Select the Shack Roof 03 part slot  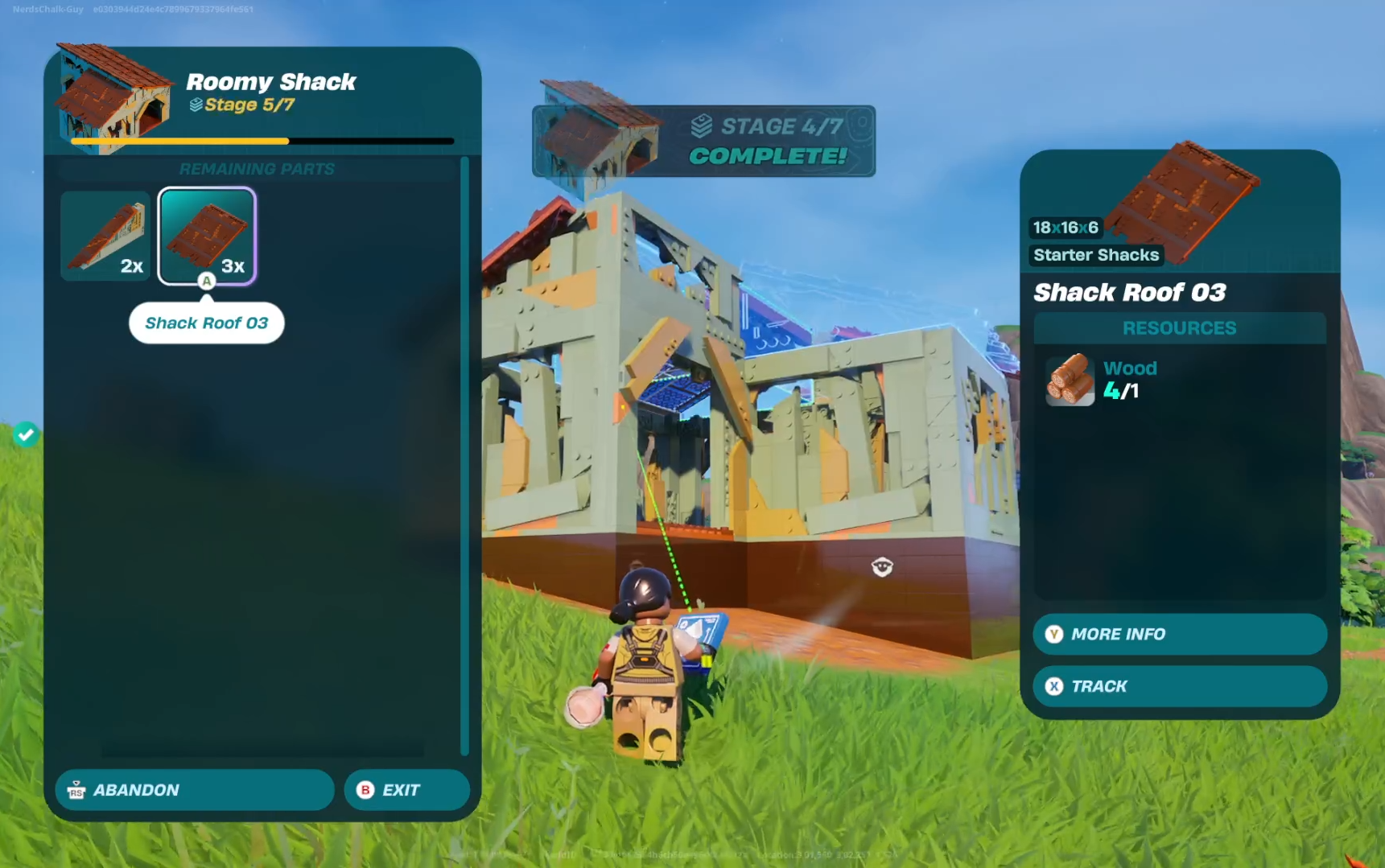pos(207,236)
